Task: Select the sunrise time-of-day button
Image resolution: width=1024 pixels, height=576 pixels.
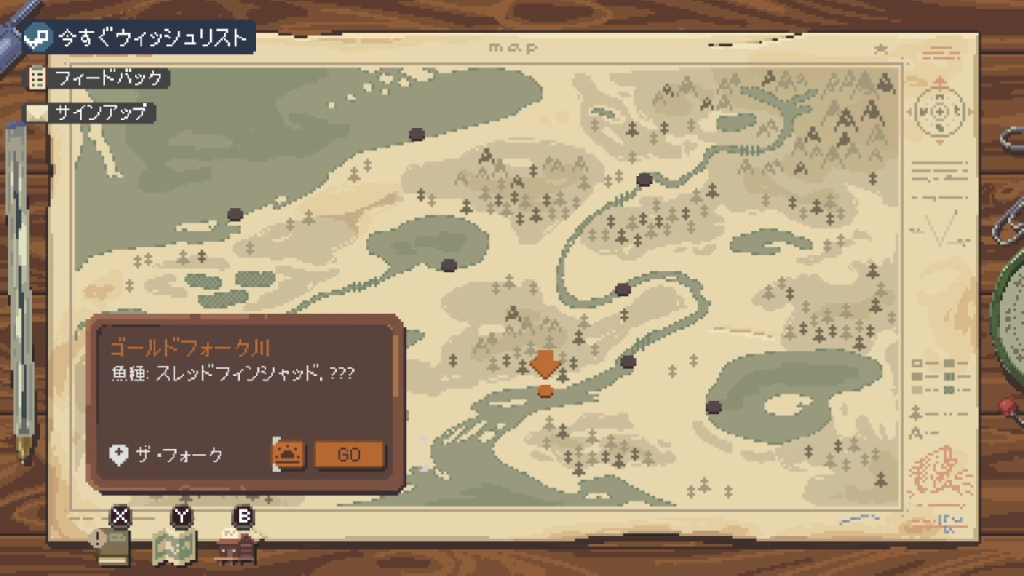Action: 289,454
